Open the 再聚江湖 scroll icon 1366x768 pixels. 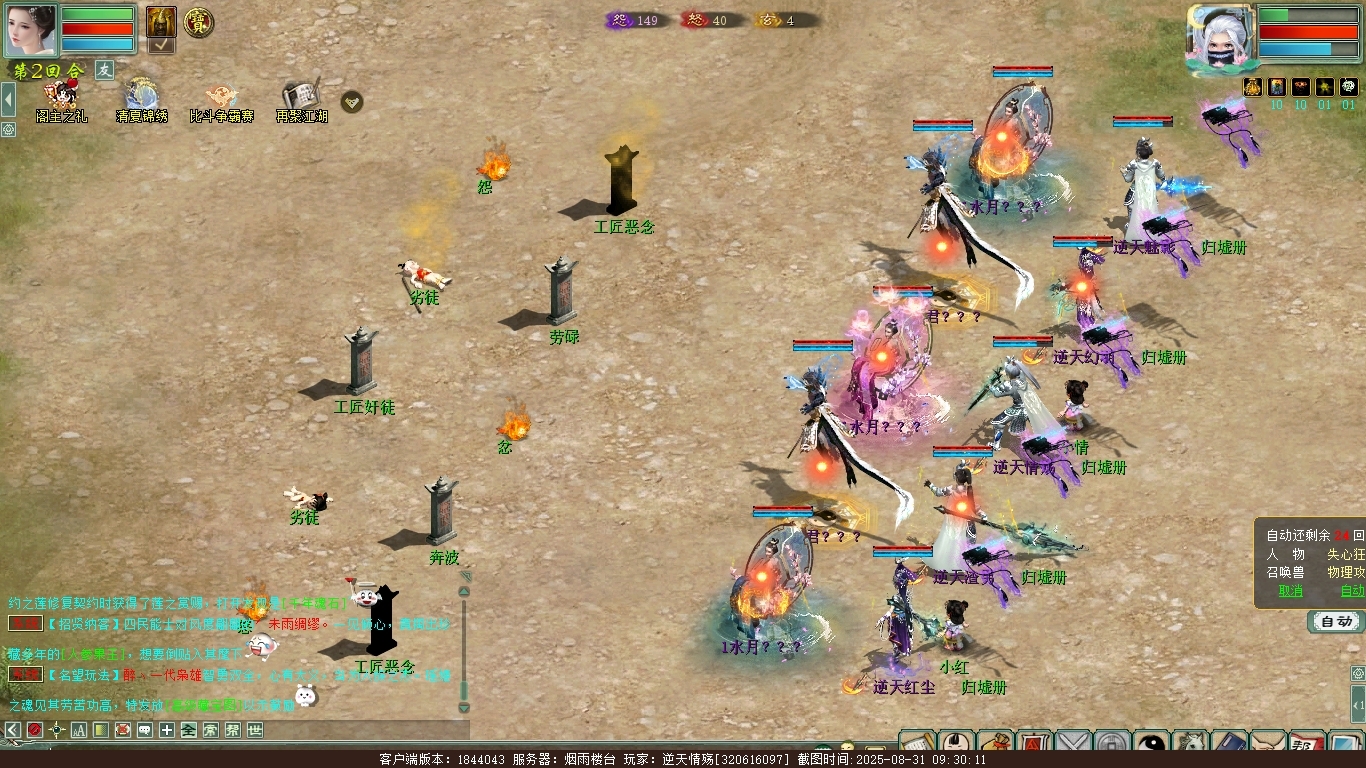(x=301, y=98)
